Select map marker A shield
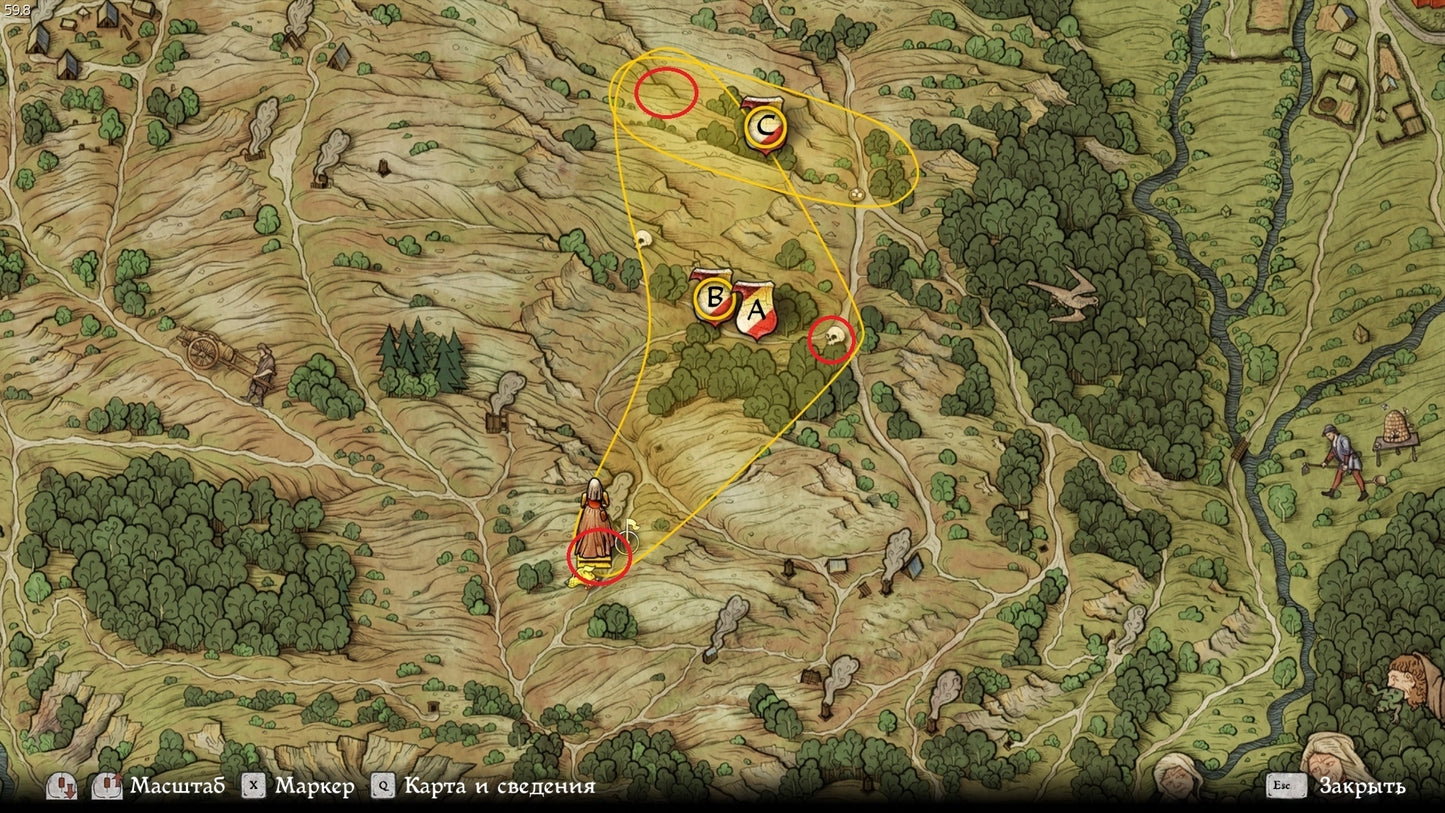1445x813 pixels. [x=755, y=307]
